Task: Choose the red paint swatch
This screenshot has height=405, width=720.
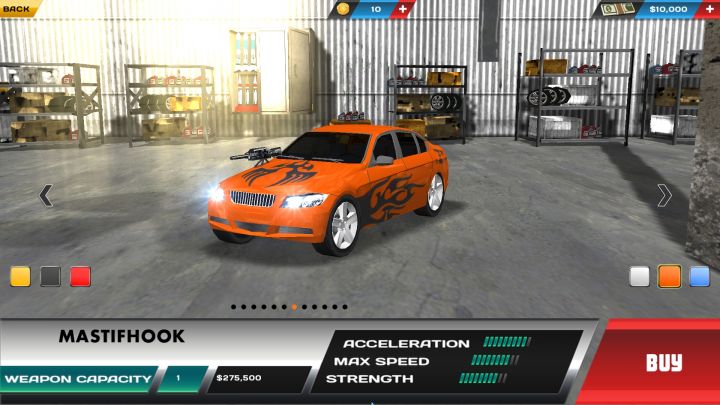Action: (x=80, y=277)
